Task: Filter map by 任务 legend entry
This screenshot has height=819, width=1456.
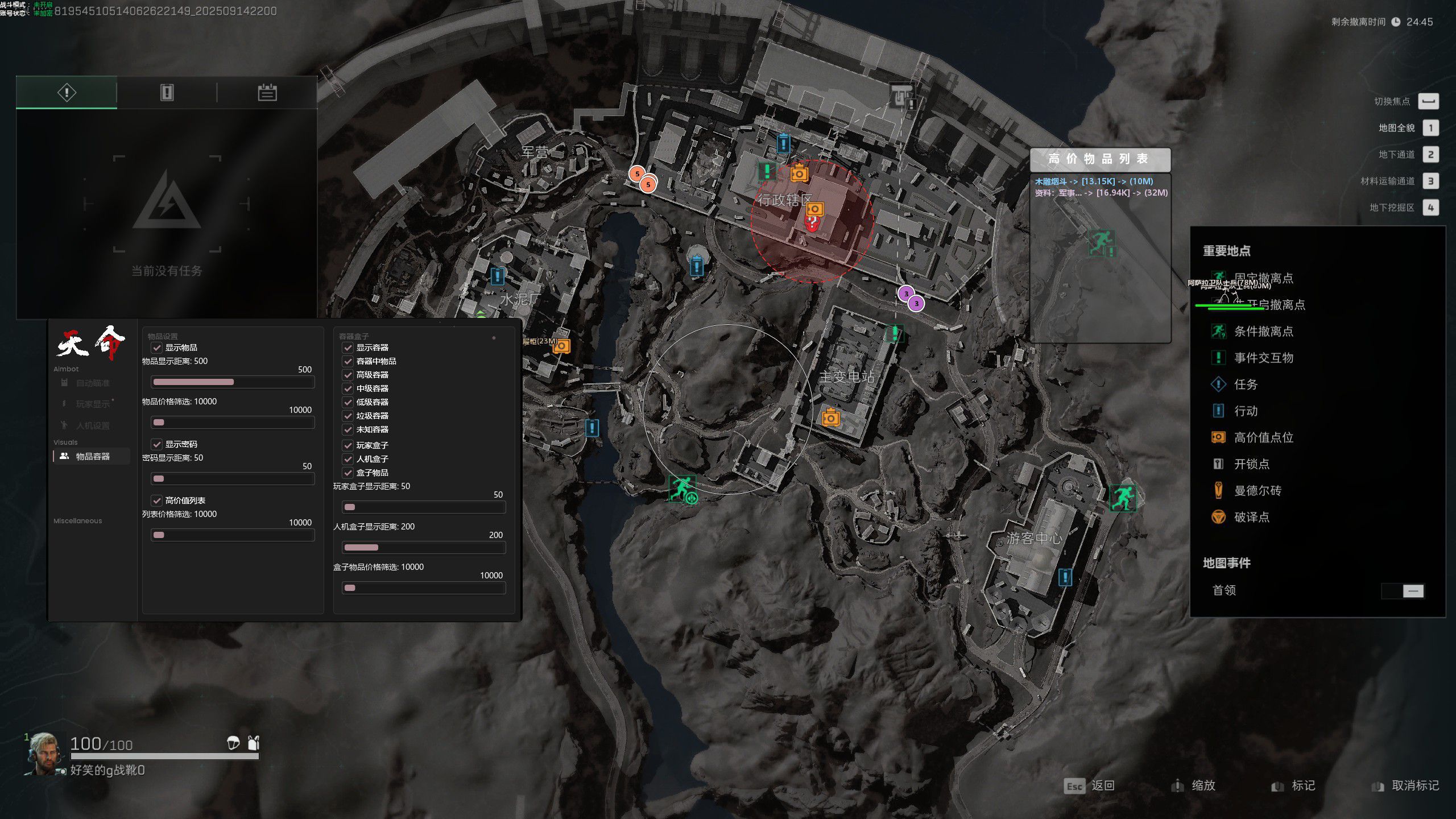Action: coord(1245,384)
